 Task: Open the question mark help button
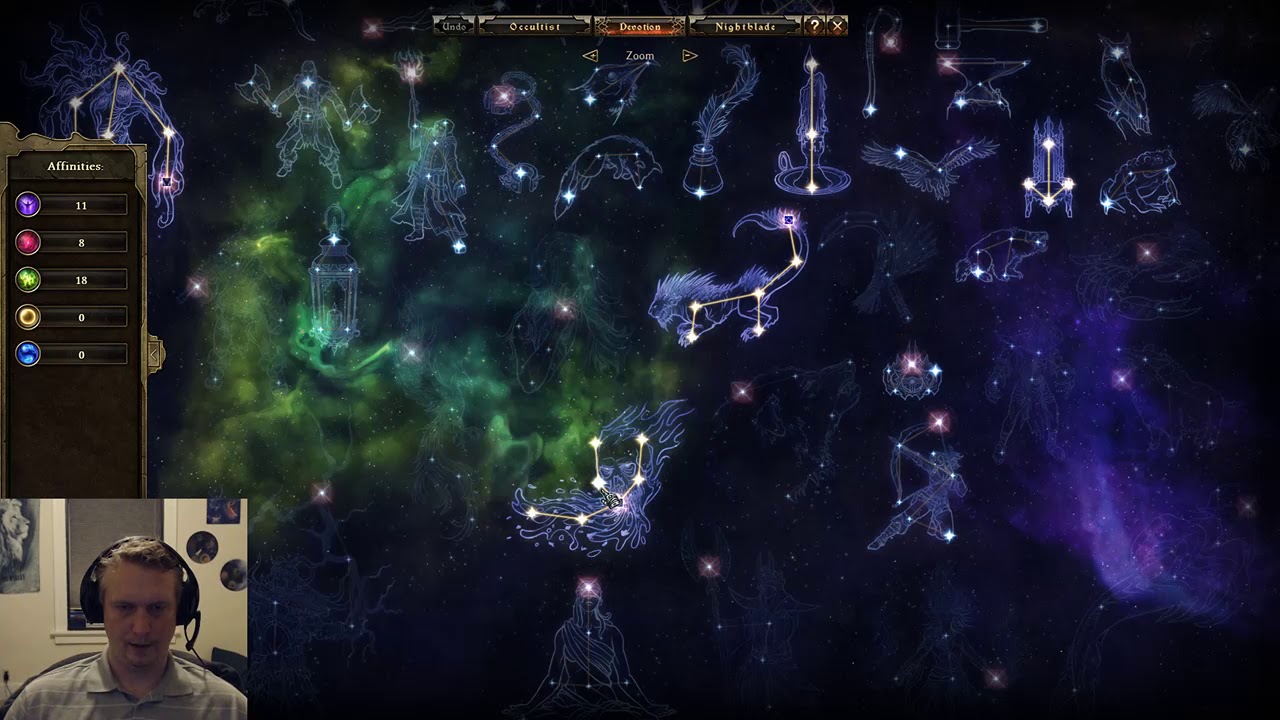815,26
